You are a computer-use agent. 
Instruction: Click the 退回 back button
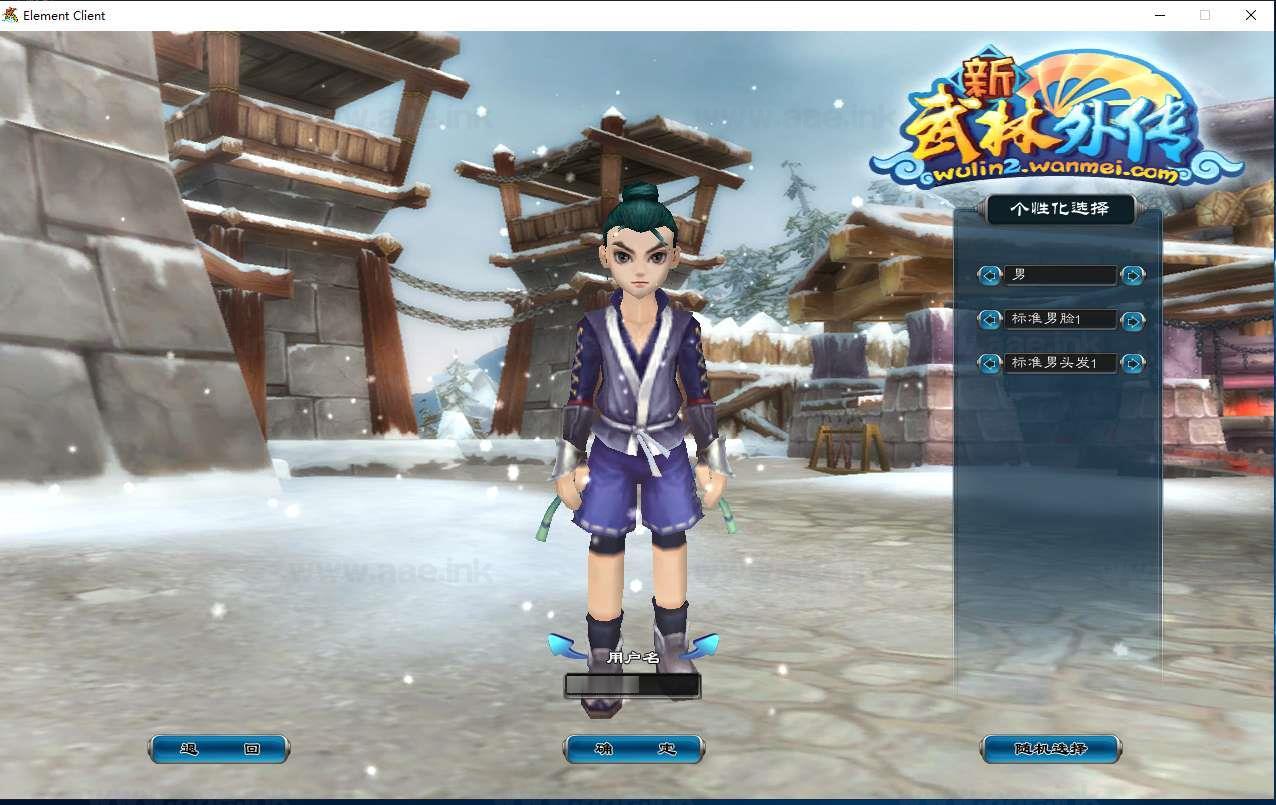pyautogui.click(x=219, y=749)
